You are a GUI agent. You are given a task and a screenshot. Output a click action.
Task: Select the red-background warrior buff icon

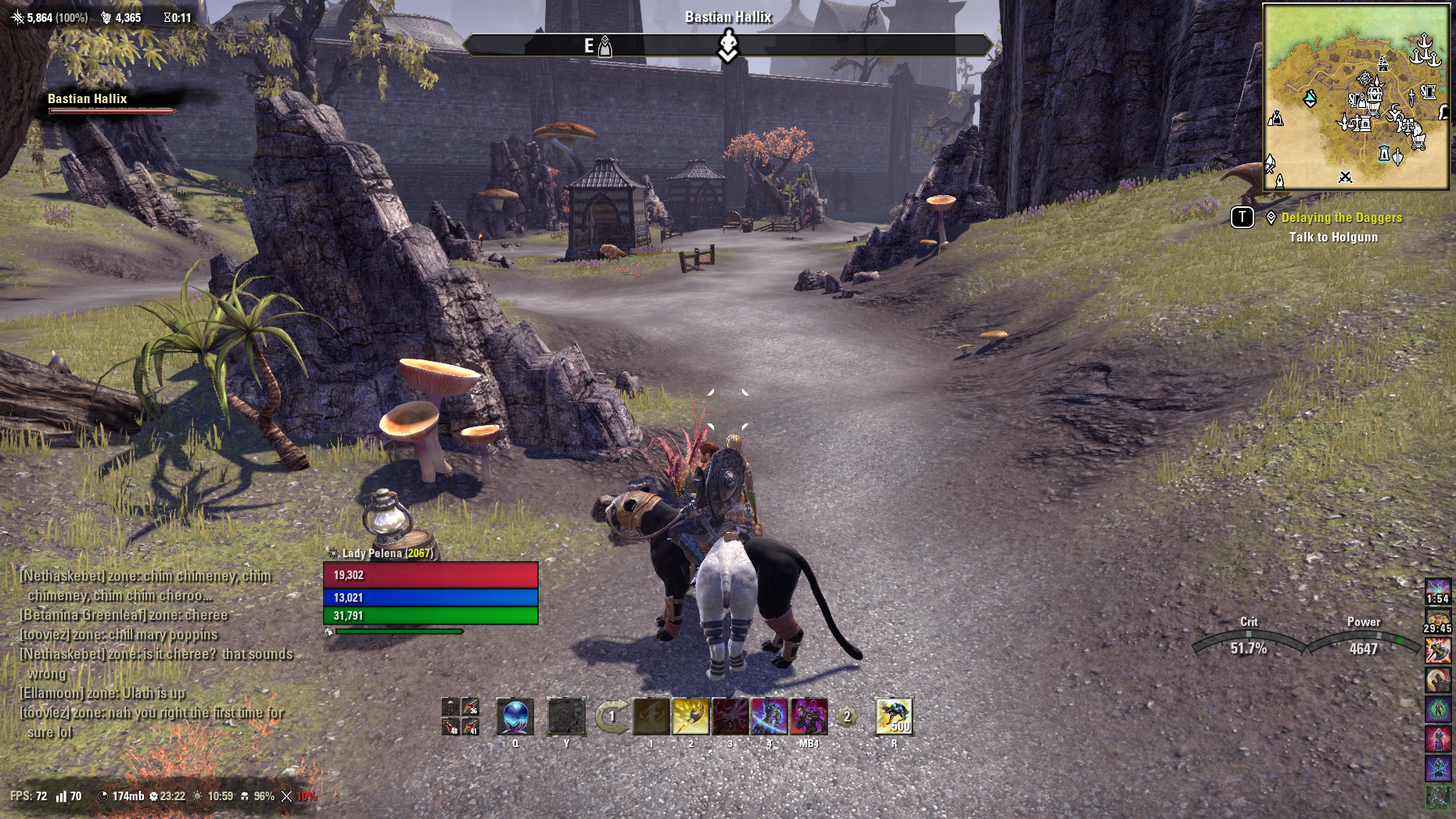(1437, 739)
